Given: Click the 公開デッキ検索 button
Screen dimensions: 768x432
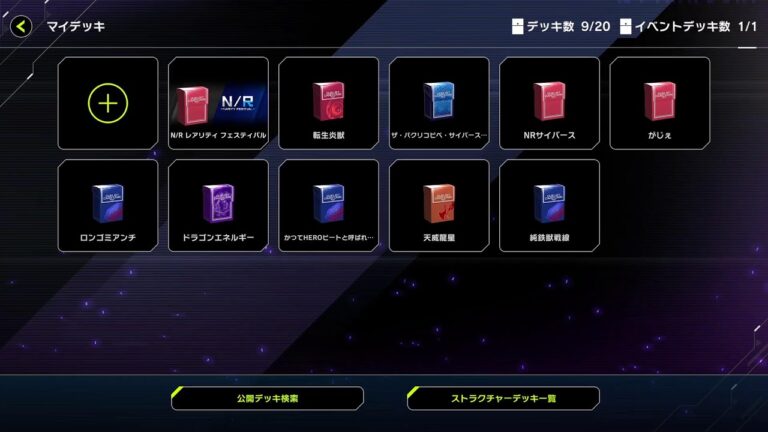Looking at the screenshot, I should coord(267,398).
